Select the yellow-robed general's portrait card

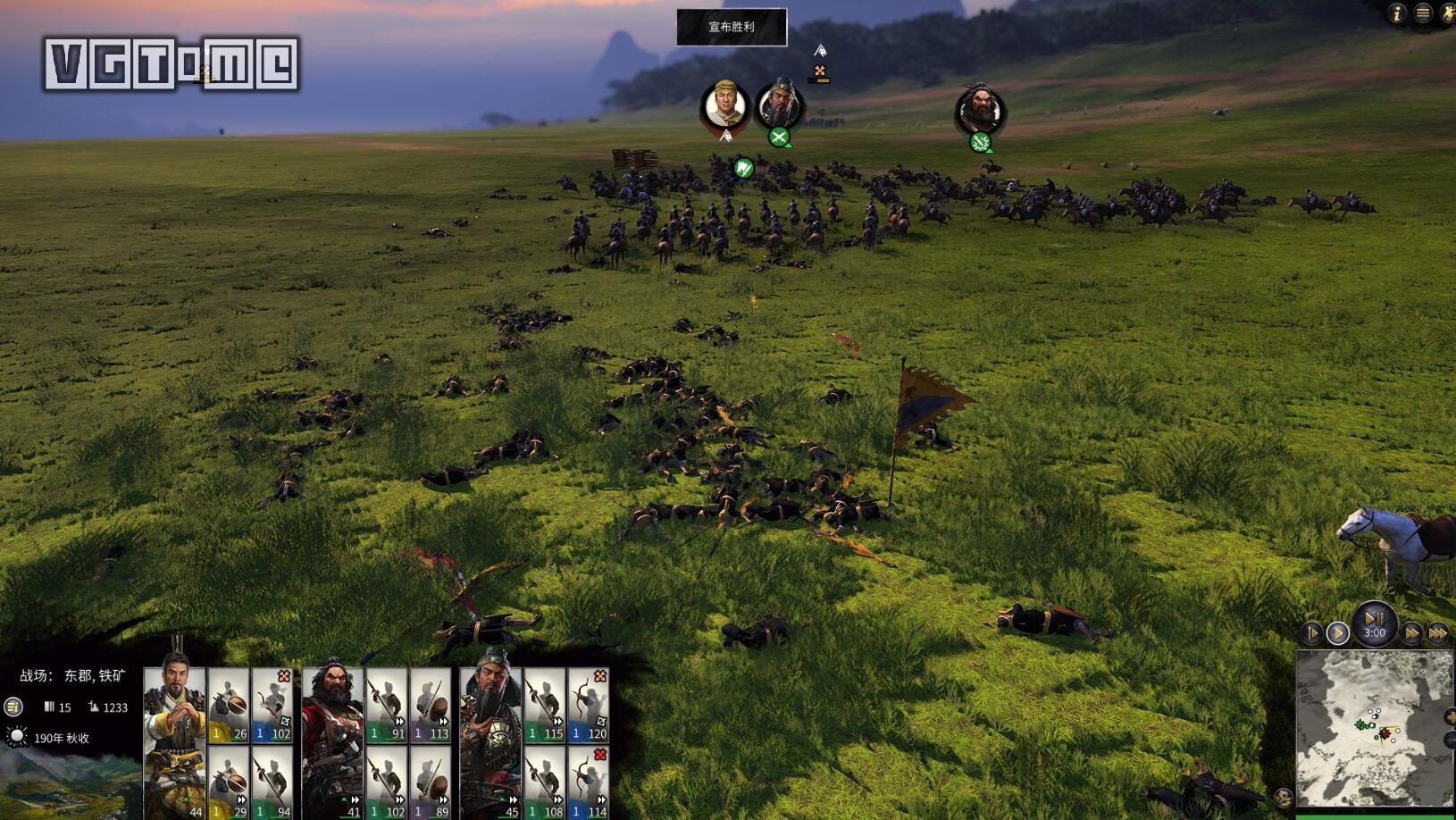pos(174,742)
